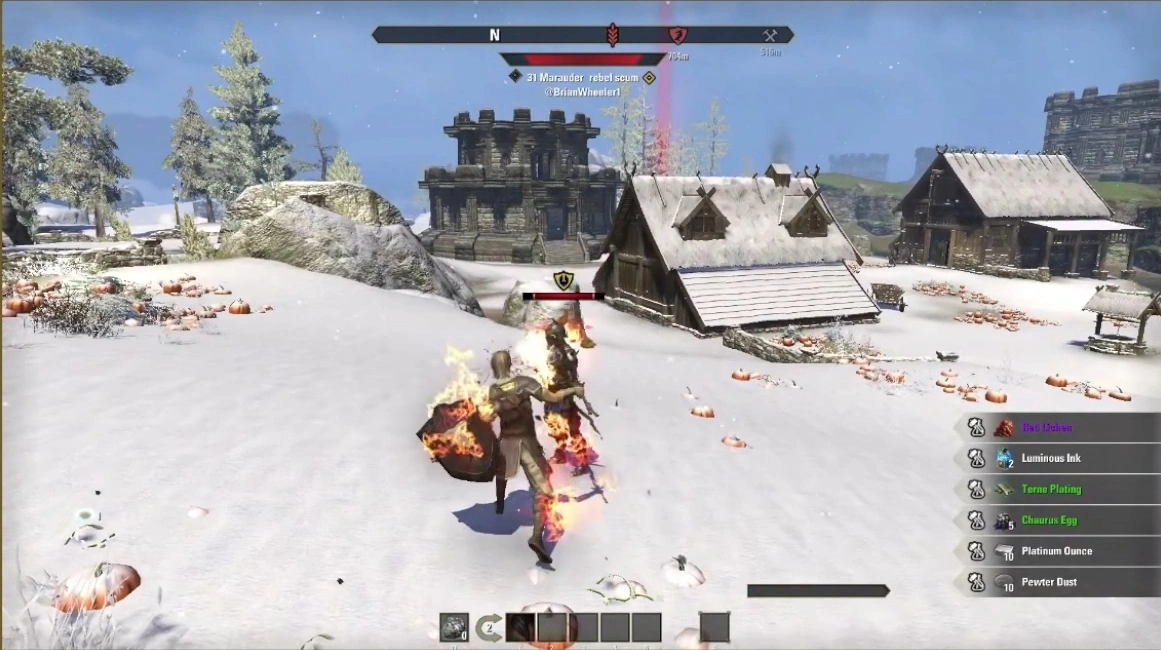Activate the first ability slot on the hotbar
Screen dimensions: 1161x650
pos(520,627)
